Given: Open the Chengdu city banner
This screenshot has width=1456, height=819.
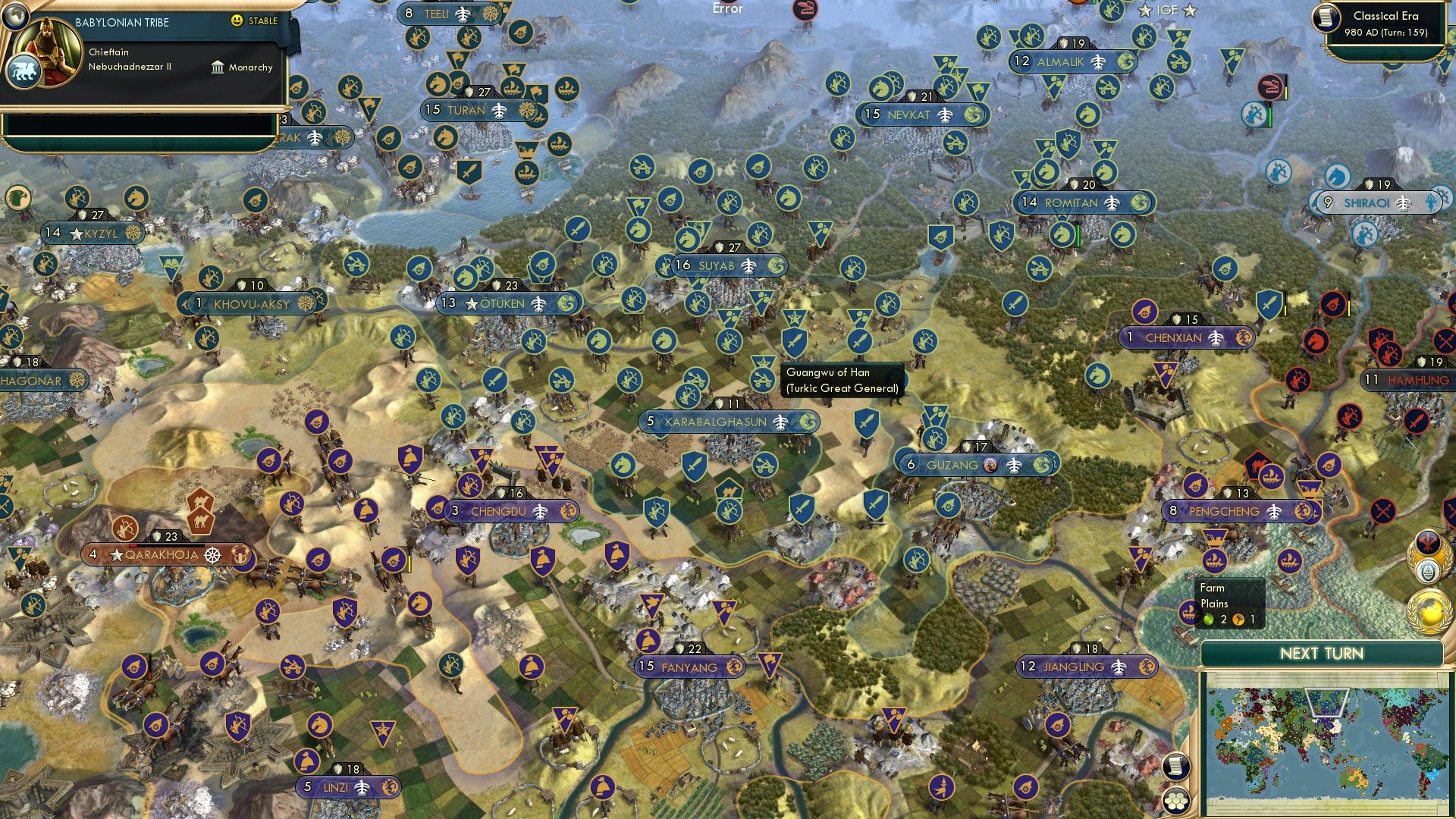Looking at the screenshot, I should (x=500, y=511).
